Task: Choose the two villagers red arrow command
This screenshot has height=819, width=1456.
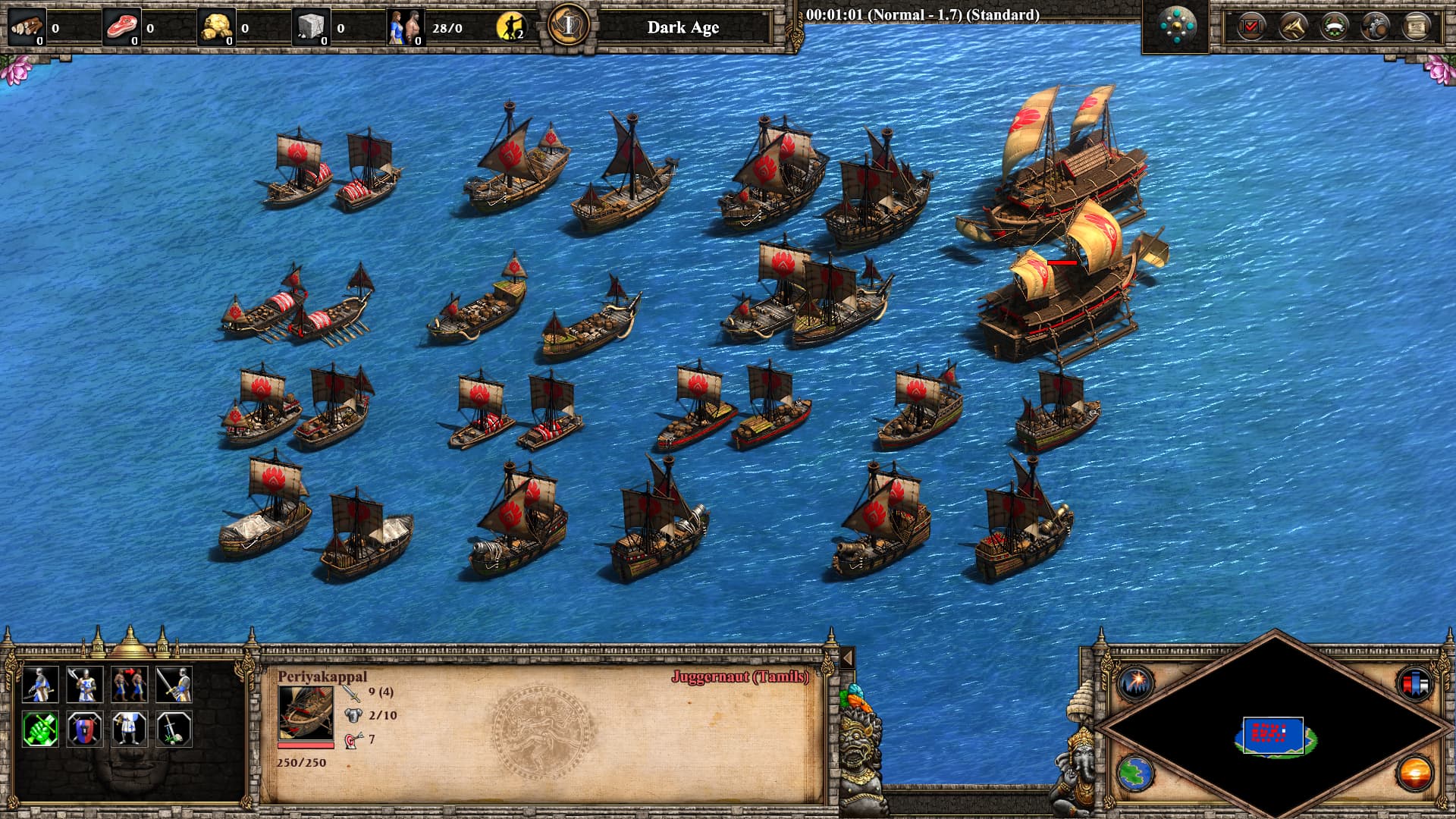Action: pyautogui.click(x=129, y=684)
